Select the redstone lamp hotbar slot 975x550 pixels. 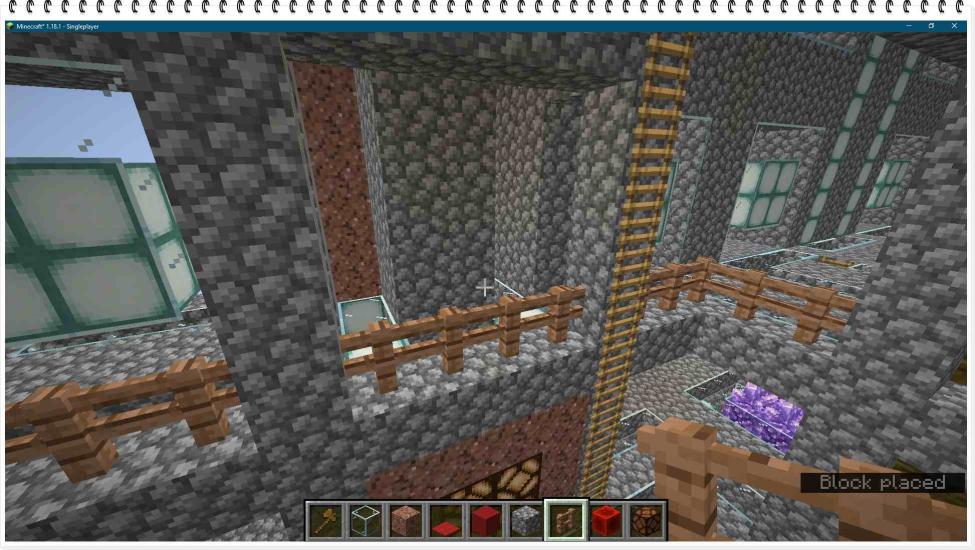pyautogui.click(x=646, y=520)
